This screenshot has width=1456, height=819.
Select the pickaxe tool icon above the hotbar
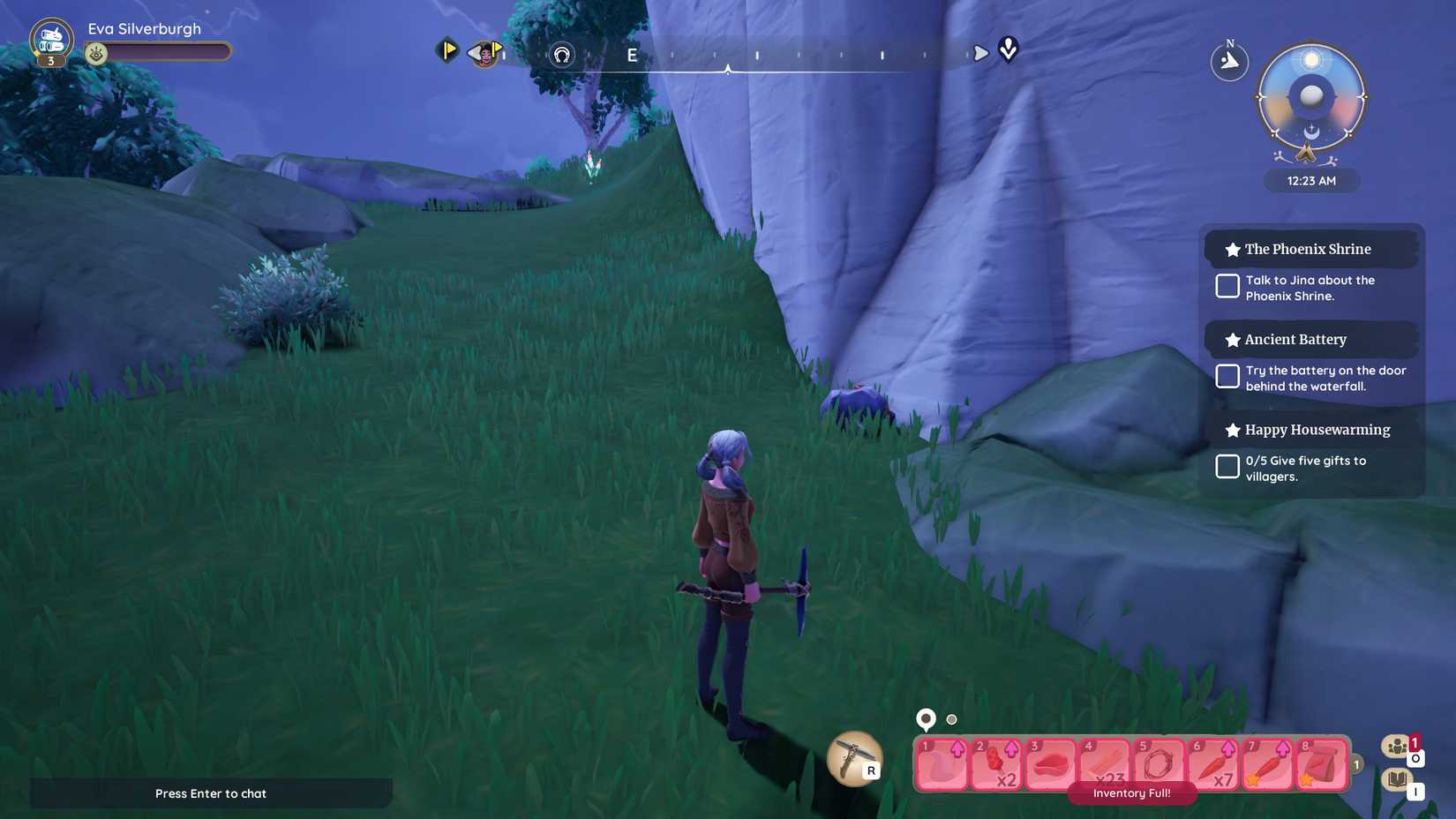click(x=852, y=759)
